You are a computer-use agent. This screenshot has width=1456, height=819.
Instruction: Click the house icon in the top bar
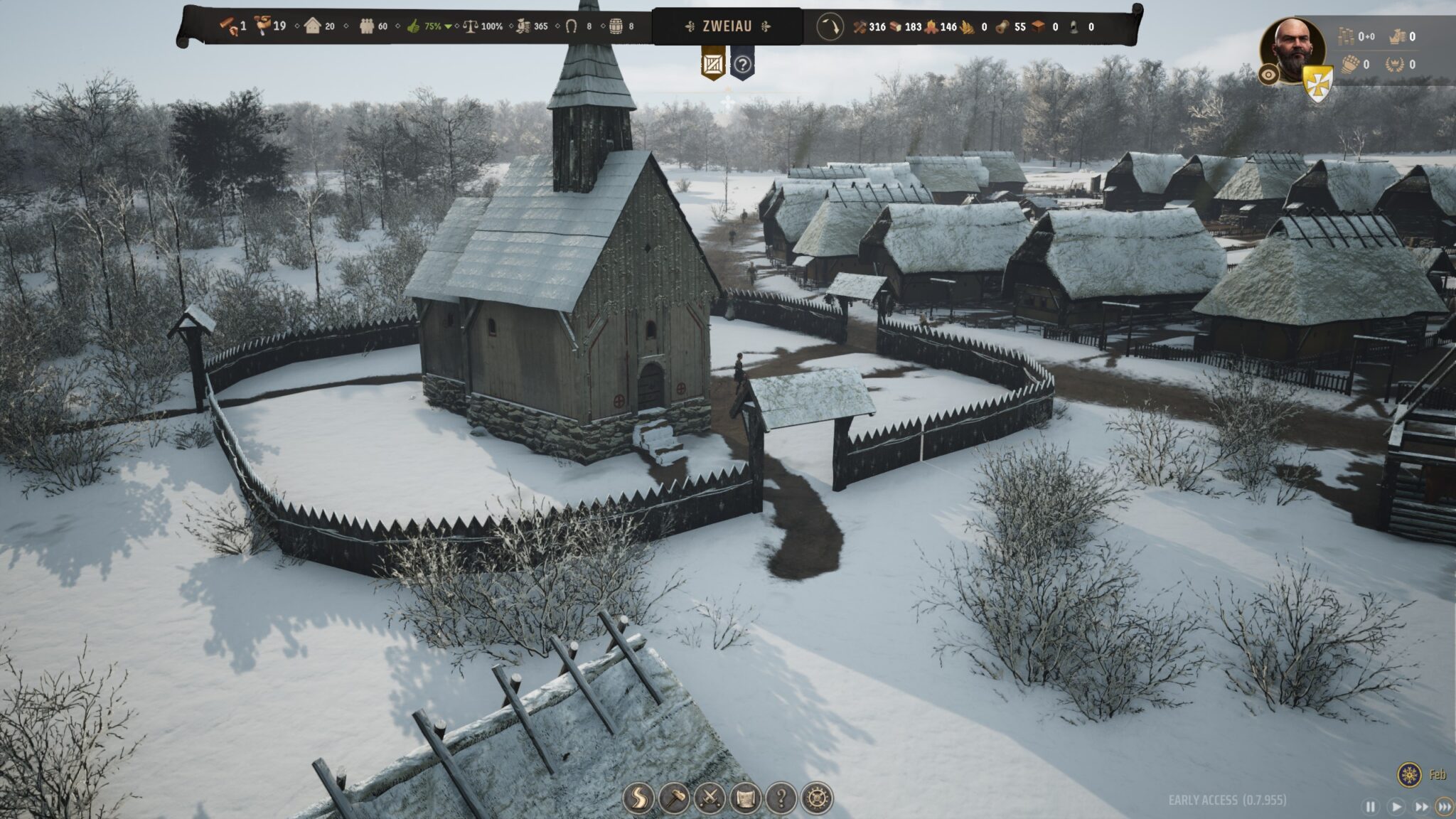312,26
